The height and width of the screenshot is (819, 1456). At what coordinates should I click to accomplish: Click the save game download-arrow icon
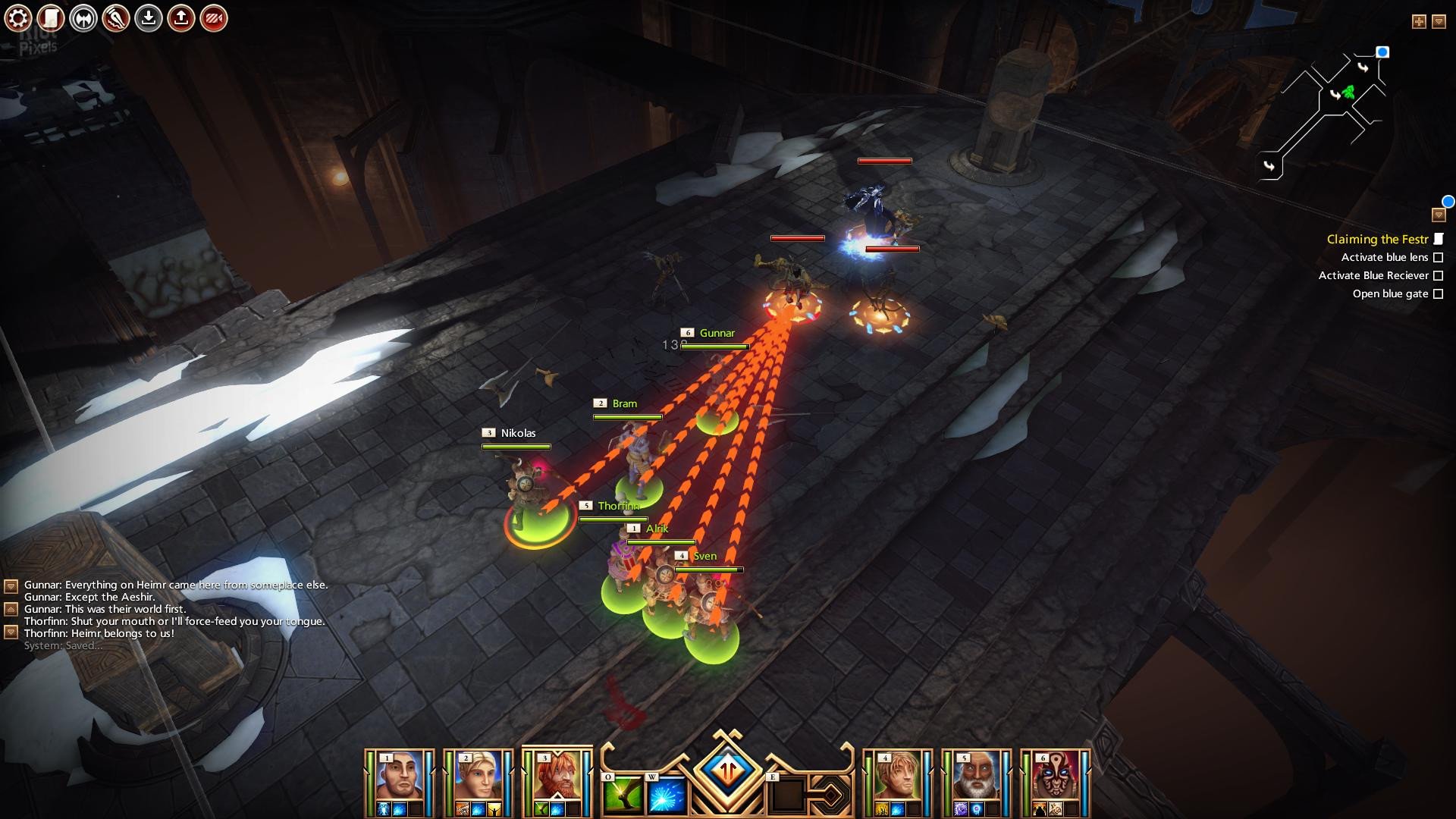tap(149, 18)
